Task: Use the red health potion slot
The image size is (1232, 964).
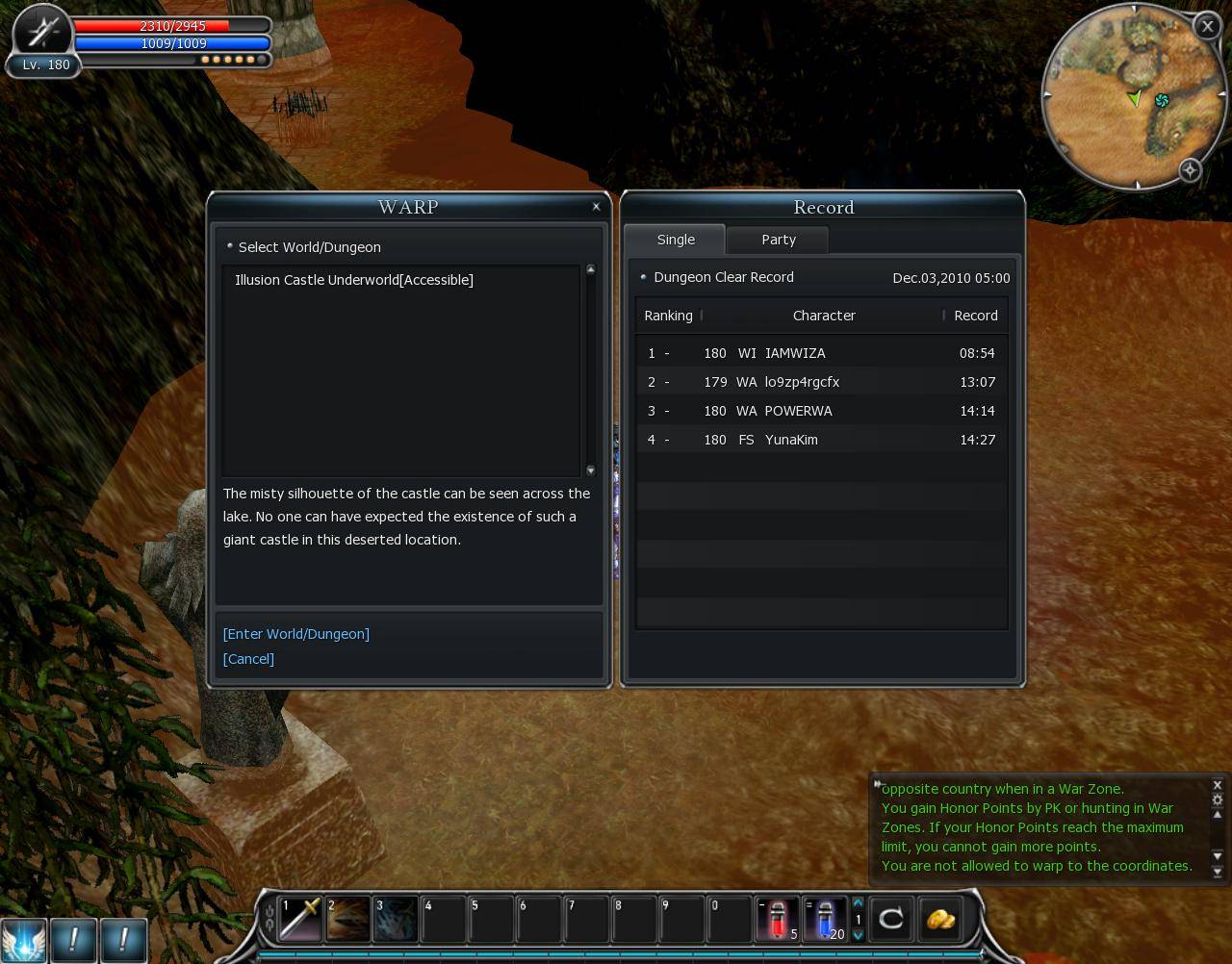Action: tap(777, 919)
